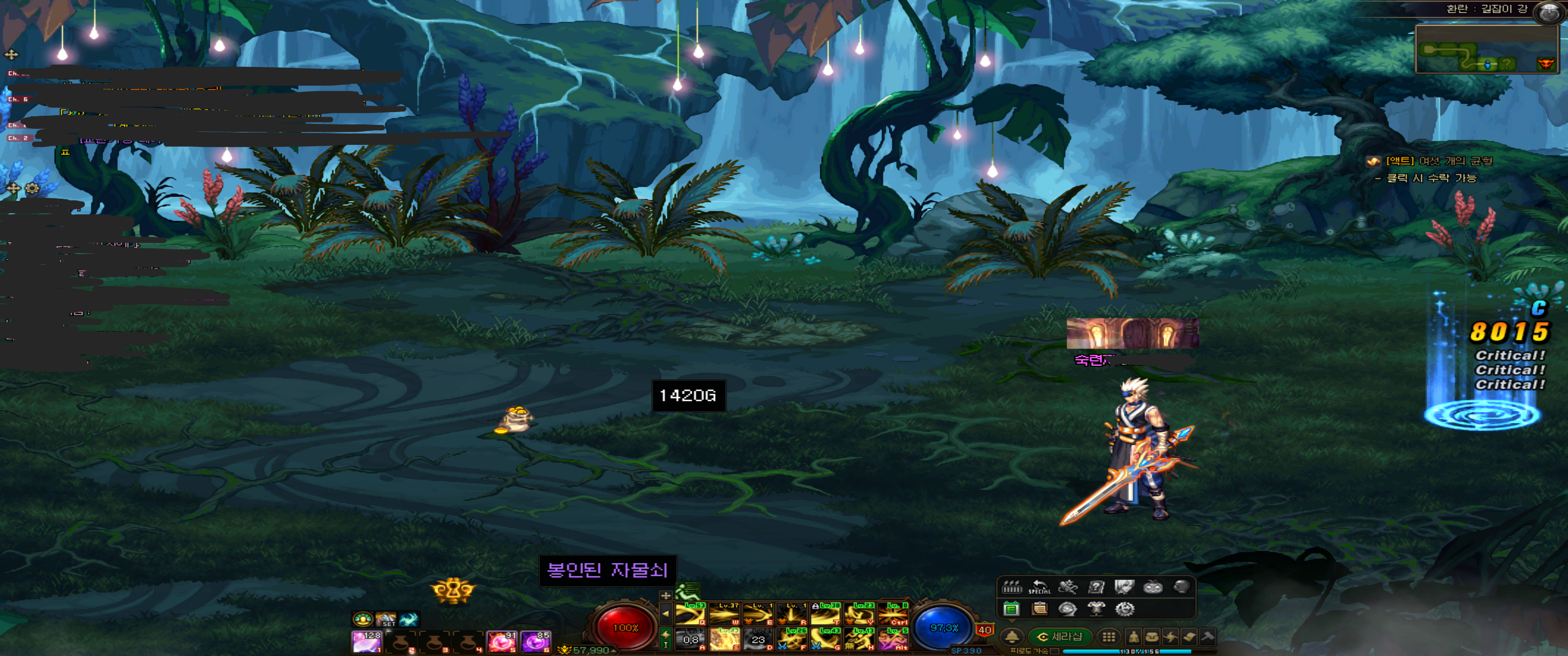Image resolution: width=1568 pixels, height=656 pixels.
Task: Open the SPECIAL menu icon
Action: click(x=1039, y=587)
